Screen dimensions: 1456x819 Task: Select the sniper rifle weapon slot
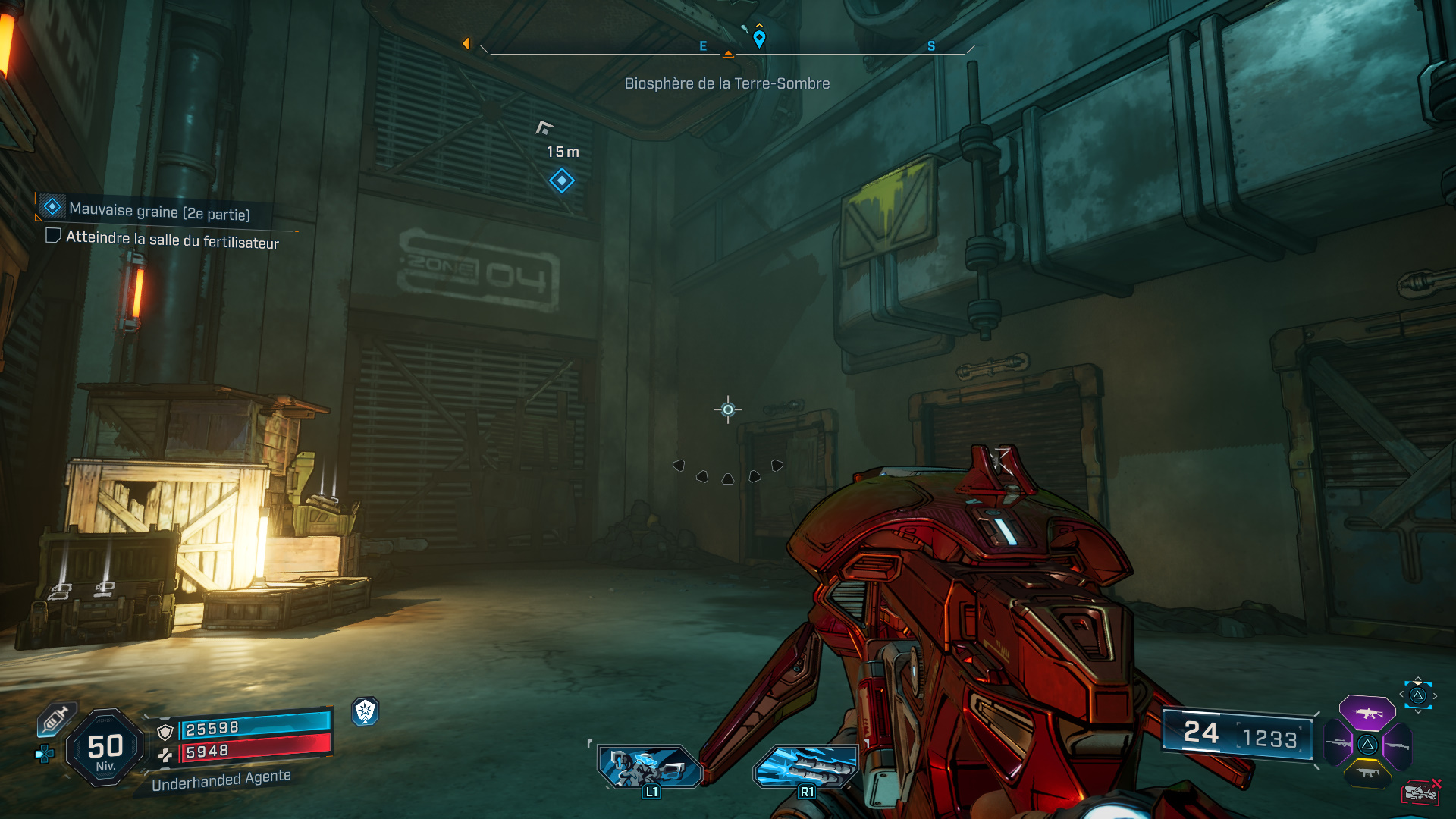tap(1337, 743)
